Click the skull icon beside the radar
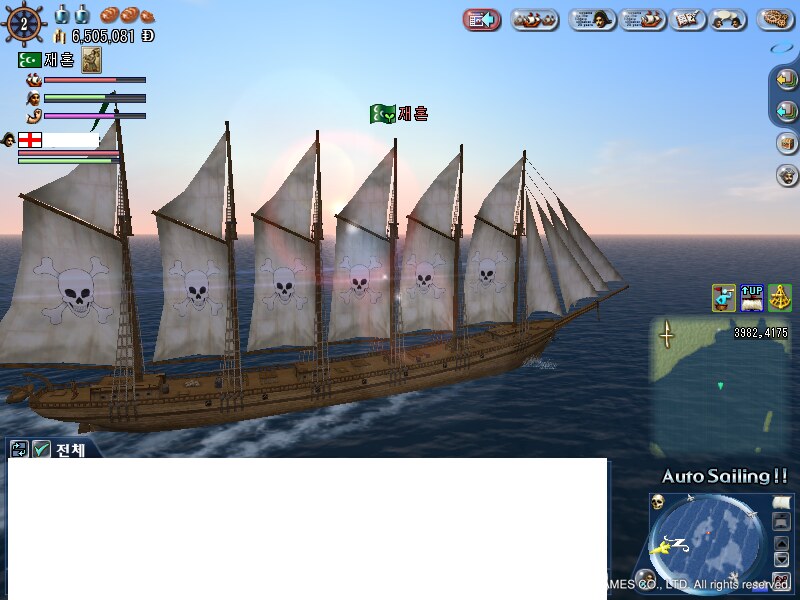Viewport: 800px width, 600px height. tap(658, 502)
